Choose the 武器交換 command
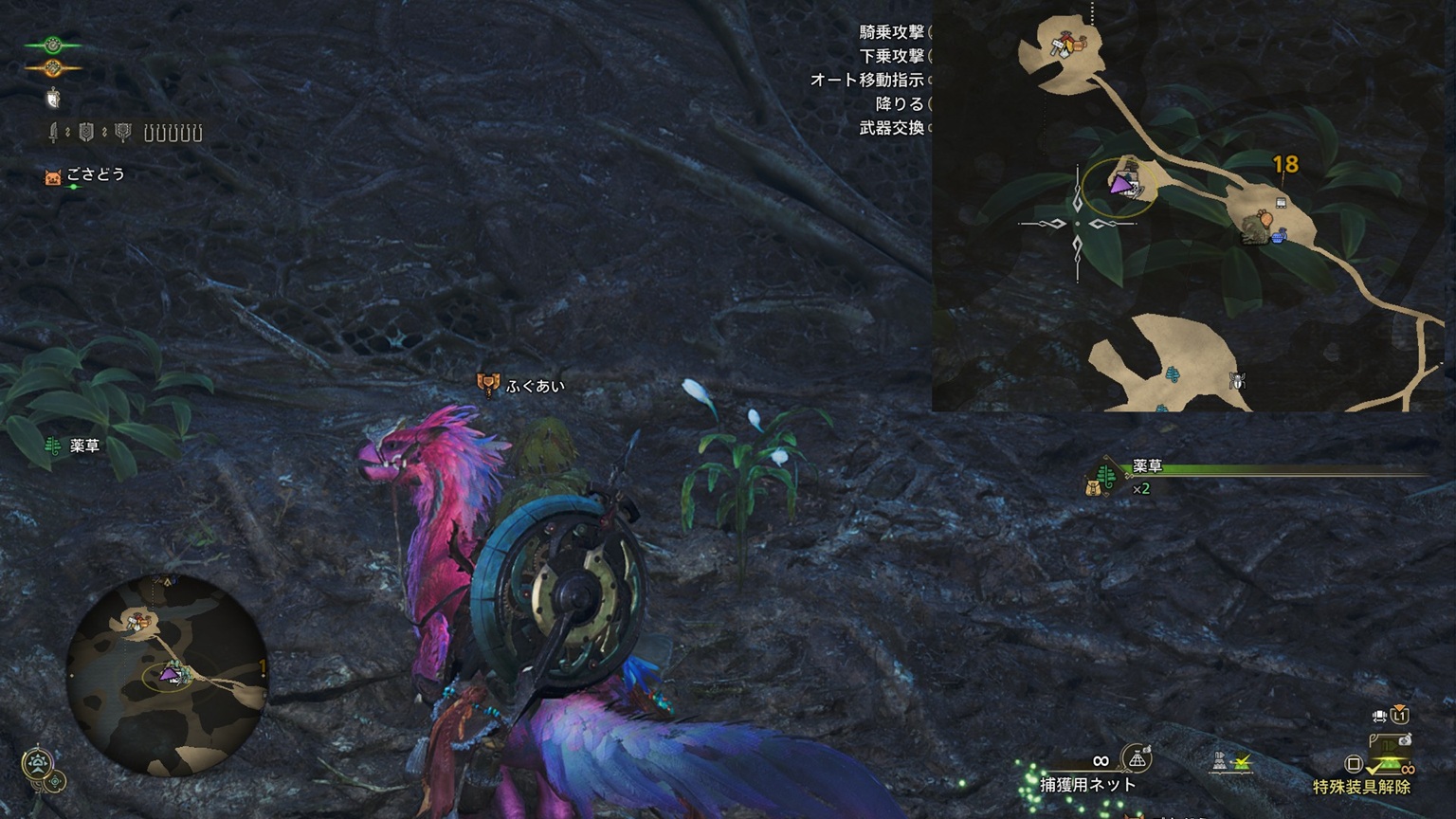The width and height of the screenshot is (1456, 819). 891,127
